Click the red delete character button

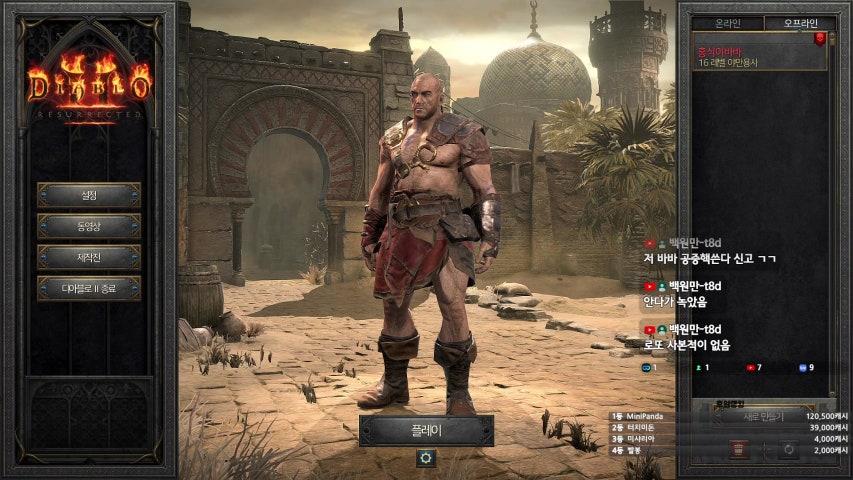[738, 449]
